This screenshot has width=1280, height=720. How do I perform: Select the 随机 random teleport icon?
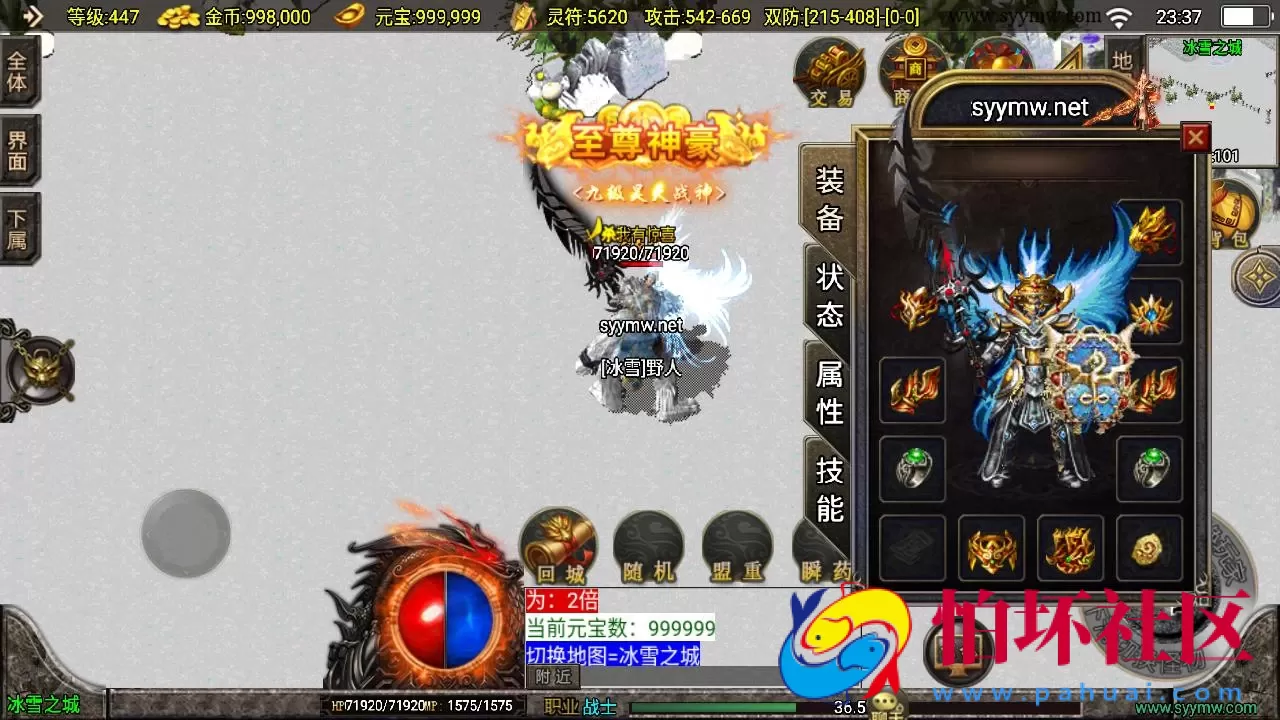(x=647, y=545)
